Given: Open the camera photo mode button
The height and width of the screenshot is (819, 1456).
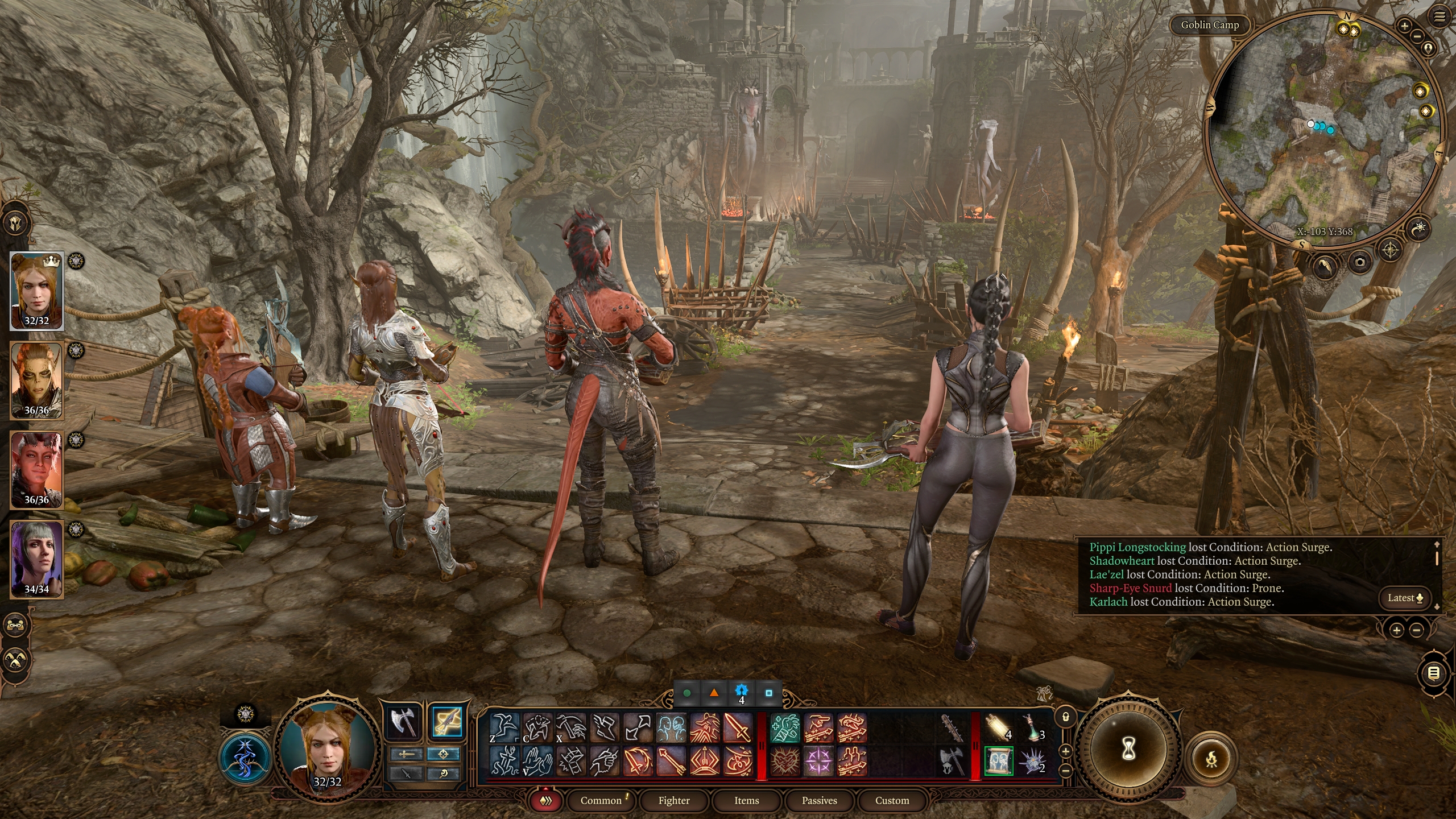Looking at the screenshot, I should coord(1360,262).
